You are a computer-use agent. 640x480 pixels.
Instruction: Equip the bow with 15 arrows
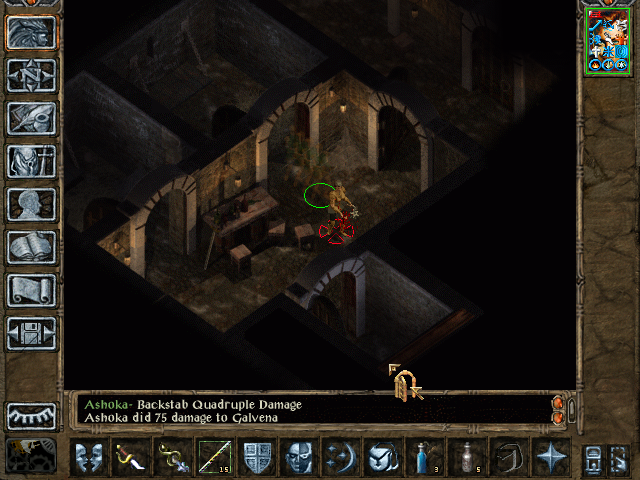click(213, 457)
